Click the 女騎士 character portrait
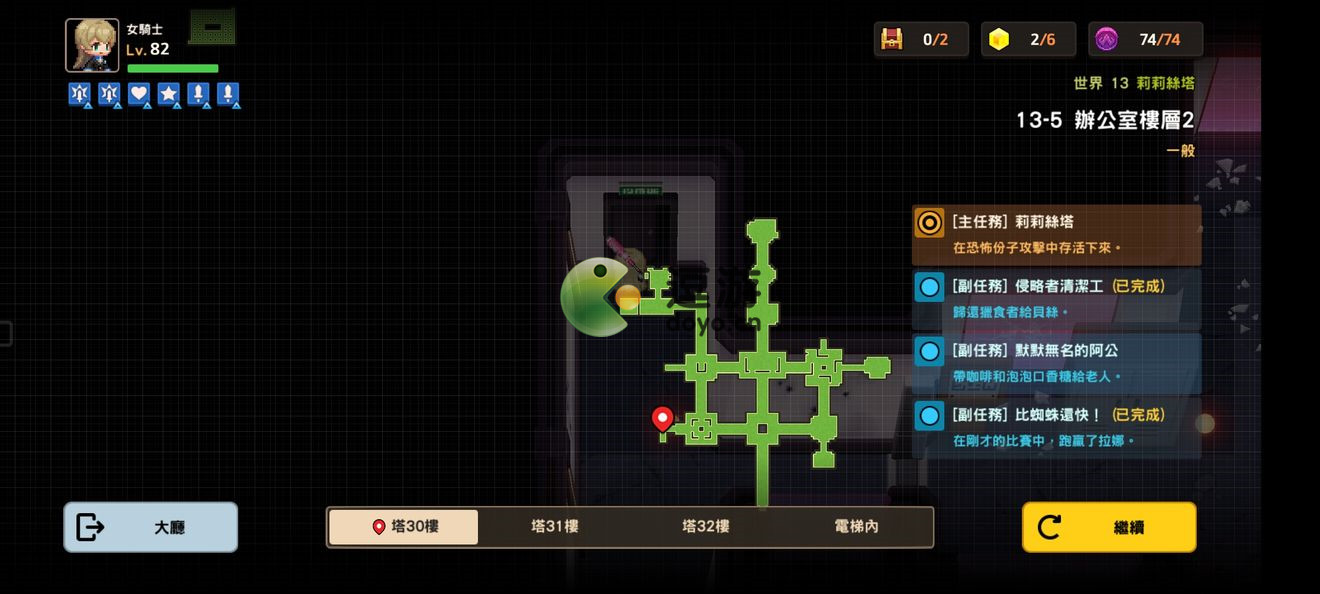The image size is (1320, 594). pyautogui.click(x=92, y=45)
